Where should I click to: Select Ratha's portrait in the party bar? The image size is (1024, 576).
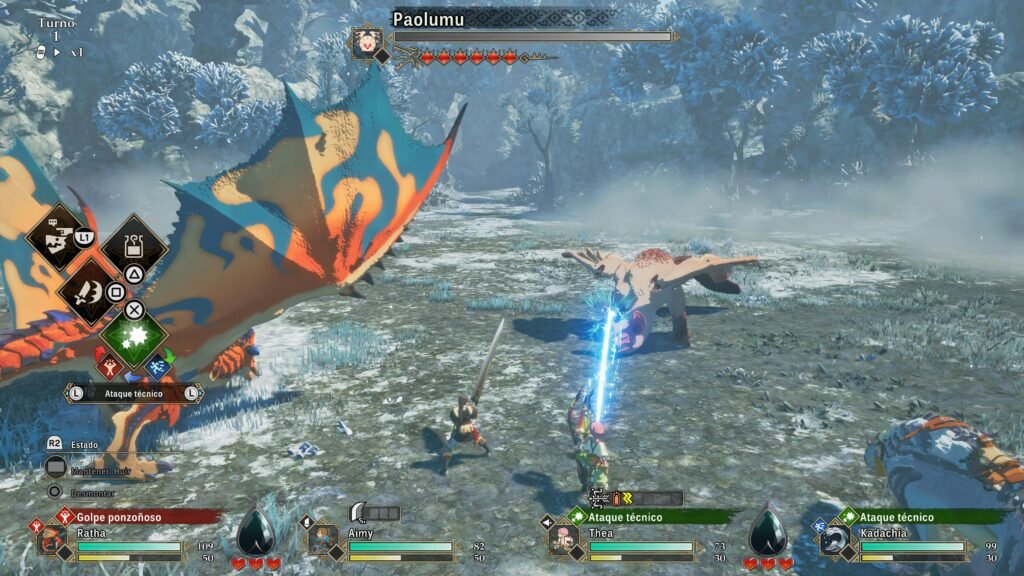(52, 540)
